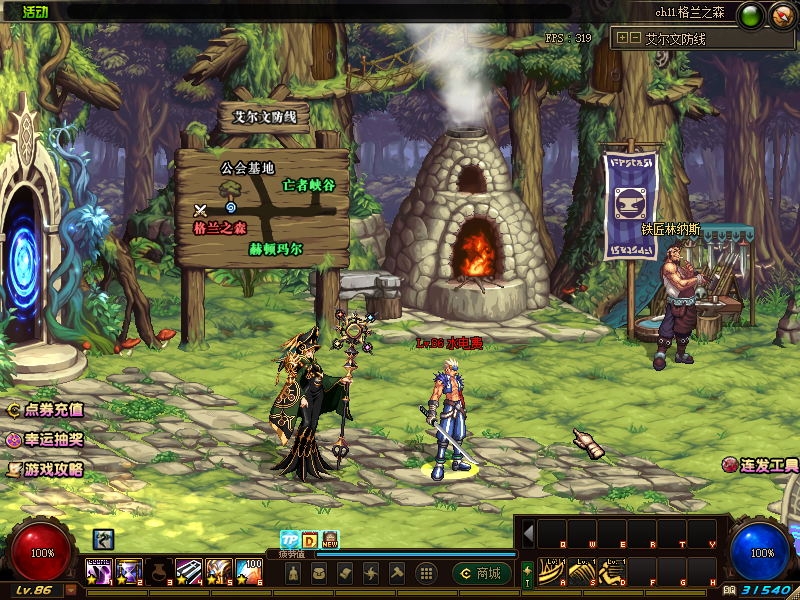
Task: Click the blue TP icon
Action: point(288,539)
